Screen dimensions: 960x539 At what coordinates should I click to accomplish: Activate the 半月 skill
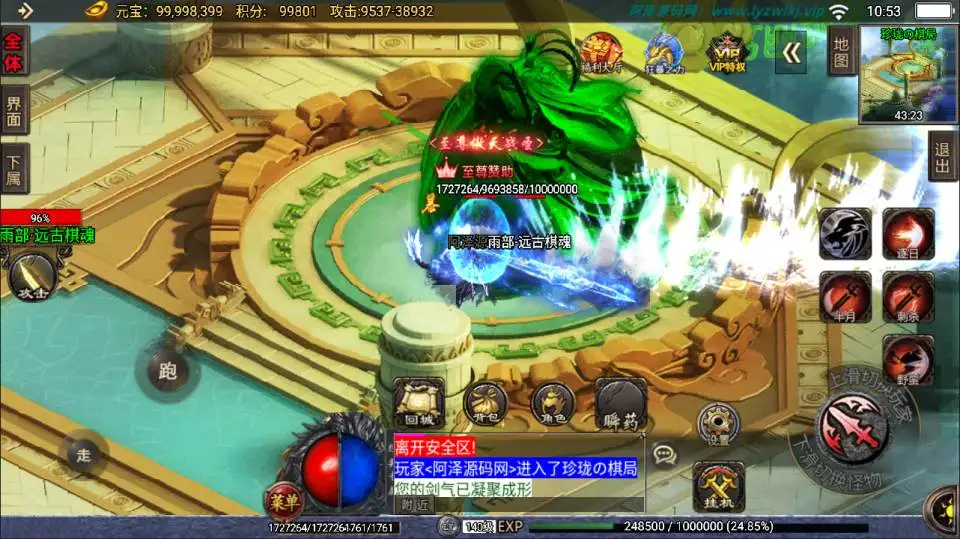coord(845,297)
